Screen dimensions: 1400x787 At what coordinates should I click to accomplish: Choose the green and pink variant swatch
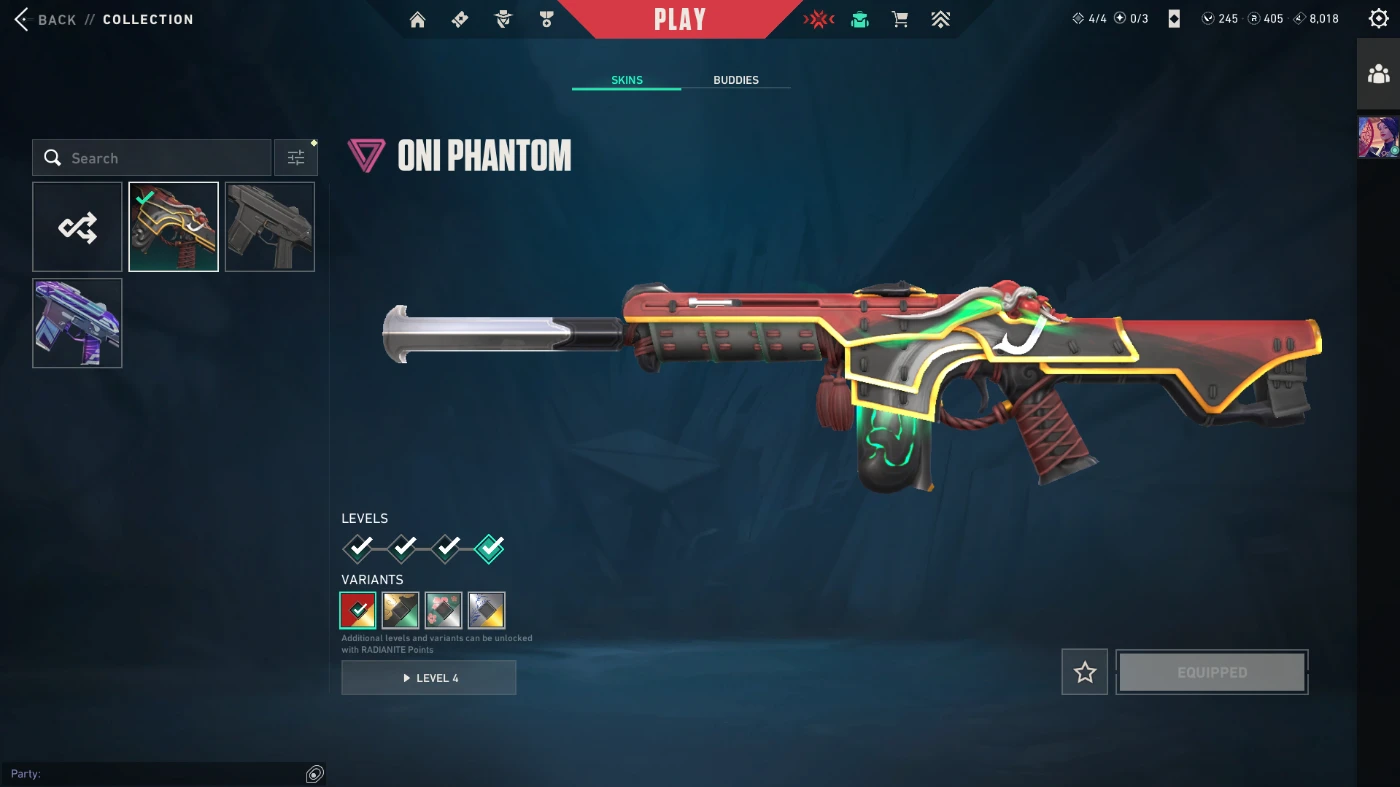[x=444, y=610]
